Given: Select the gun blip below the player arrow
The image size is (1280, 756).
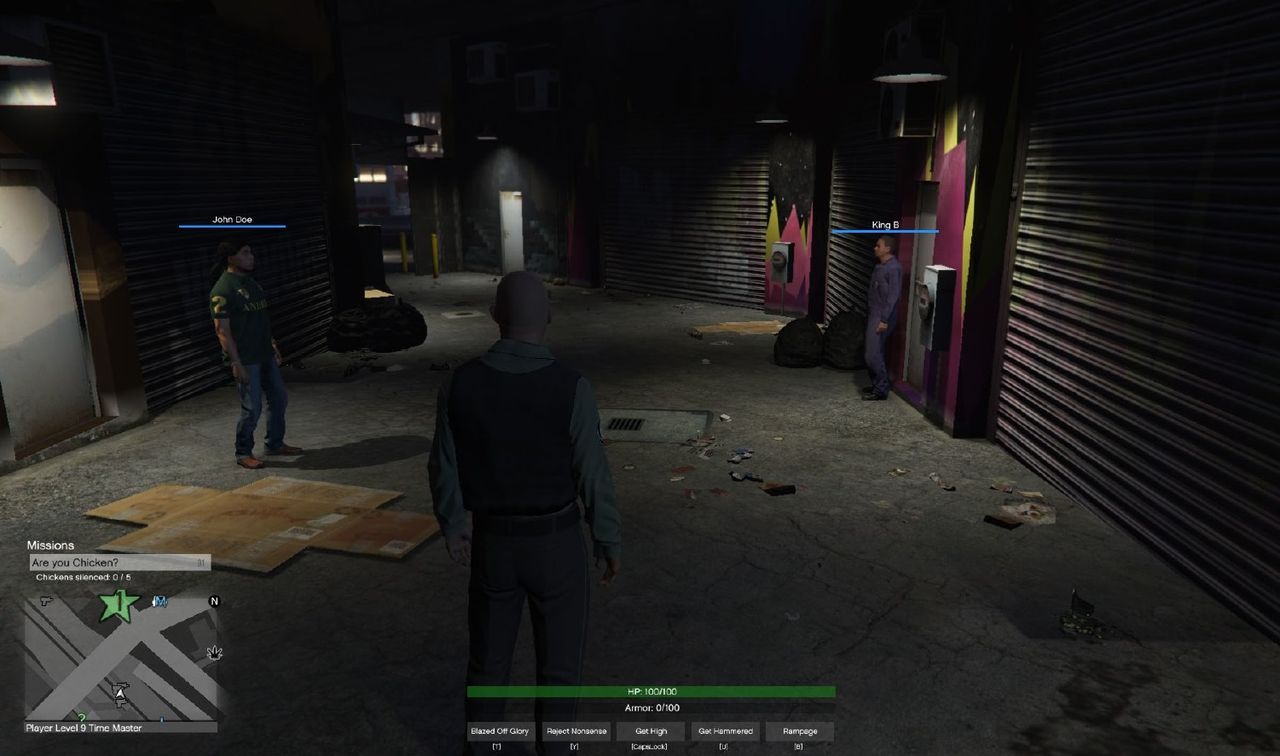Looking at the screenshot, I should [x=120, y=703].
